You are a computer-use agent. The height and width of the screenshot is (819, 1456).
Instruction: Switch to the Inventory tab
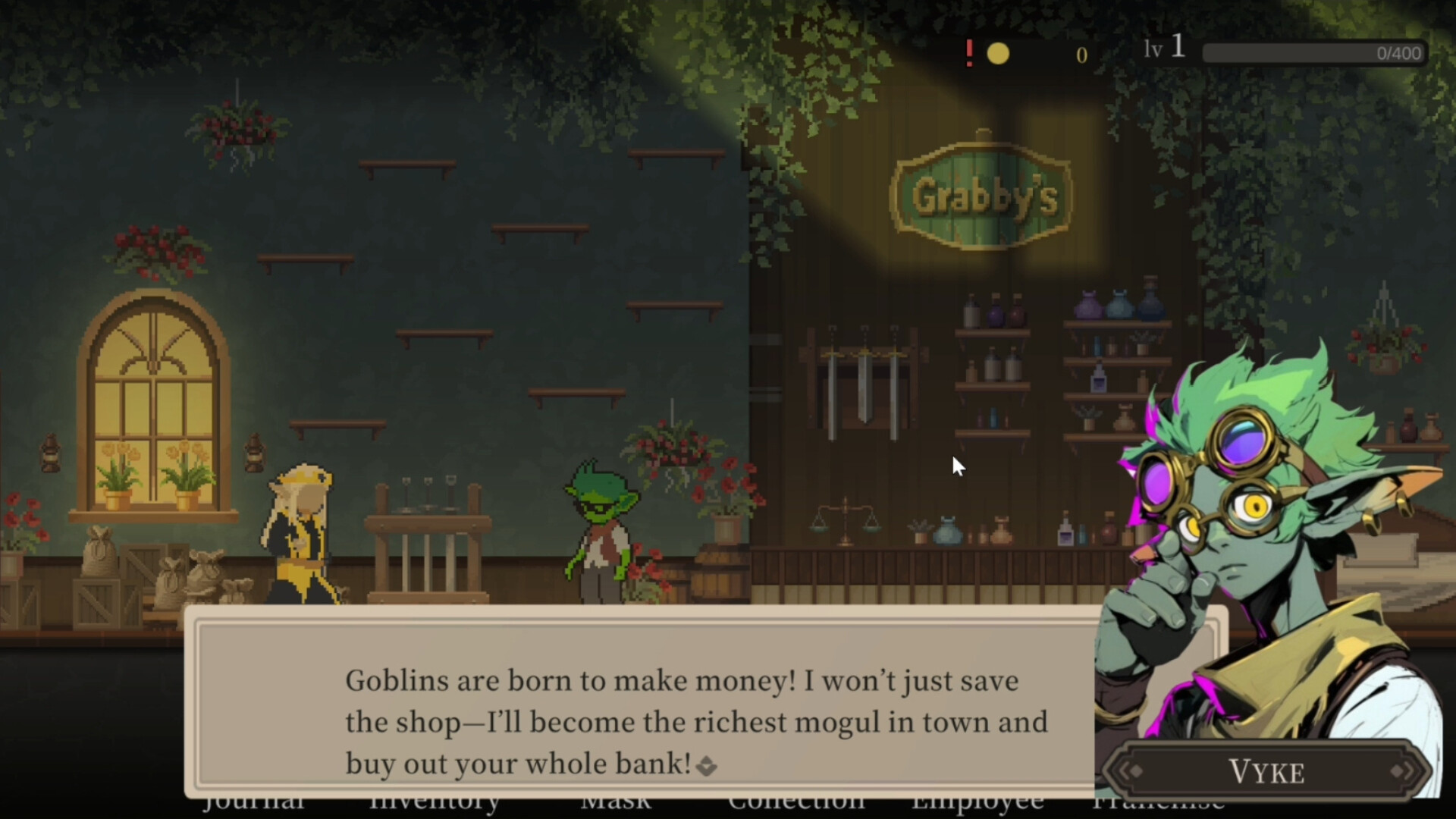tap(435, 802)
